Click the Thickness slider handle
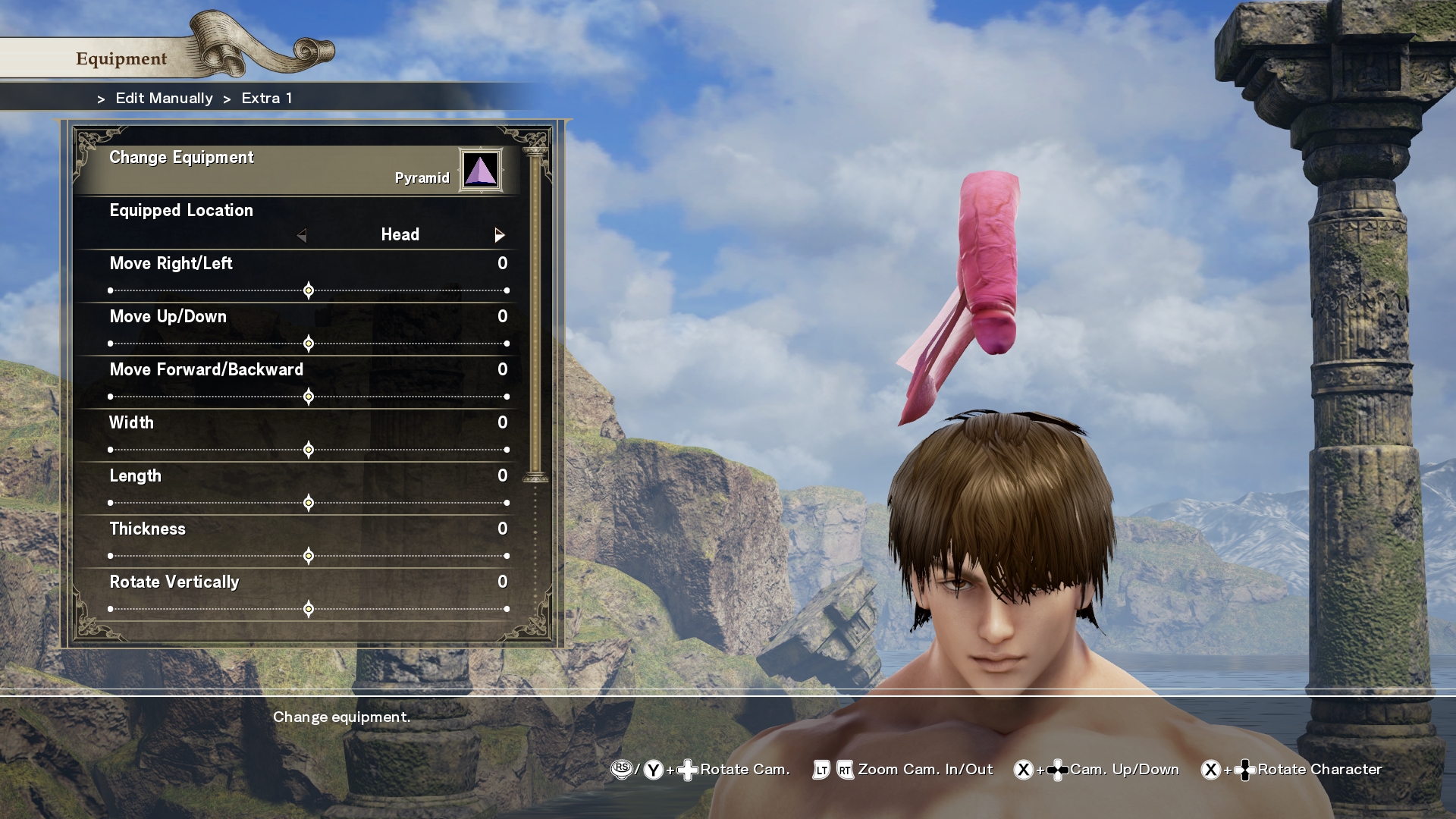This screenshot has width=1456, height=819. [308, 556]
